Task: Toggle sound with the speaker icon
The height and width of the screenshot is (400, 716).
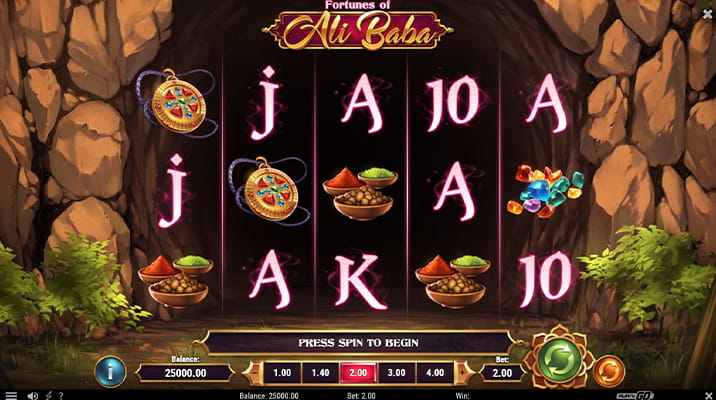Action: 31,395
